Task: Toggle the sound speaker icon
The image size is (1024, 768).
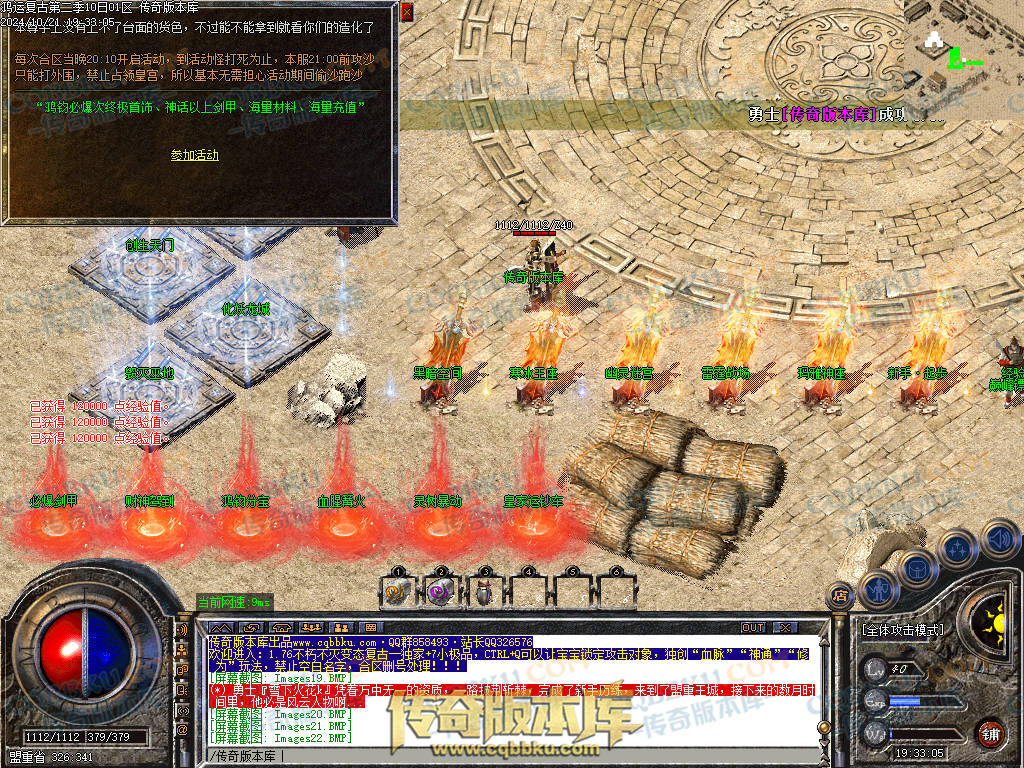Action: 997,538
